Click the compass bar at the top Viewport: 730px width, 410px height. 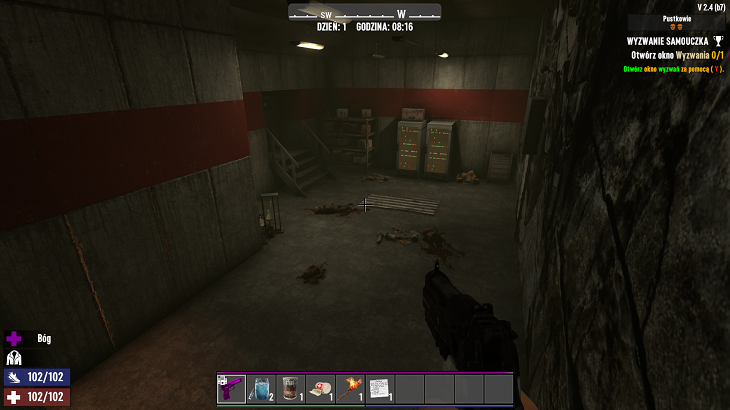click(364, 13)
